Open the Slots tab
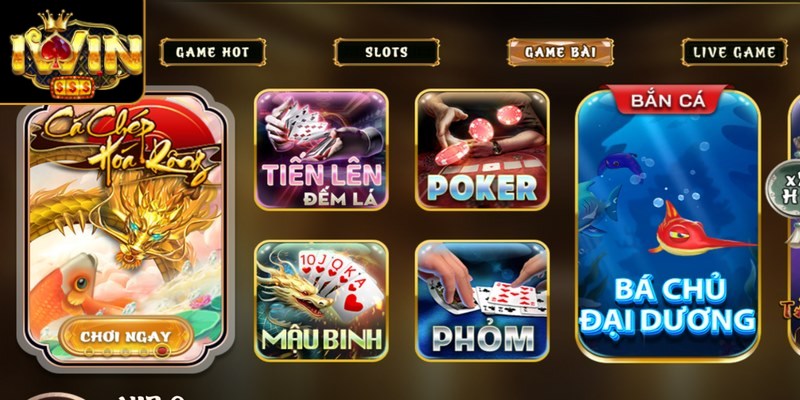The height and width of the screenshot is (400, 800). click(386, 52)
